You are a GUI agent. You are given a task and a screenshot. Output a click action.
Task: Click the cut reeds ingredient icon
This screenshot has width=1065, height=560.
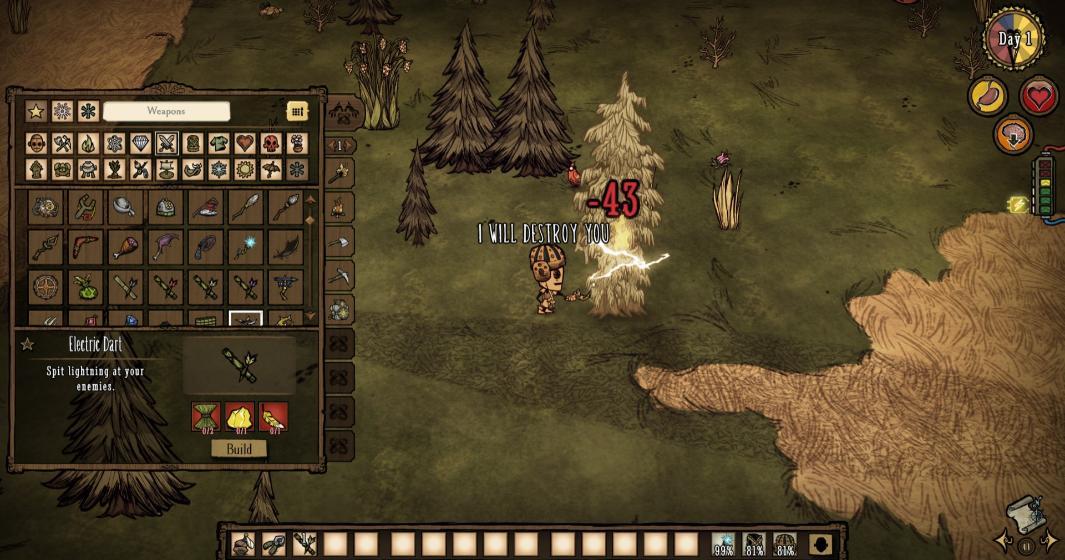point(206,417)
